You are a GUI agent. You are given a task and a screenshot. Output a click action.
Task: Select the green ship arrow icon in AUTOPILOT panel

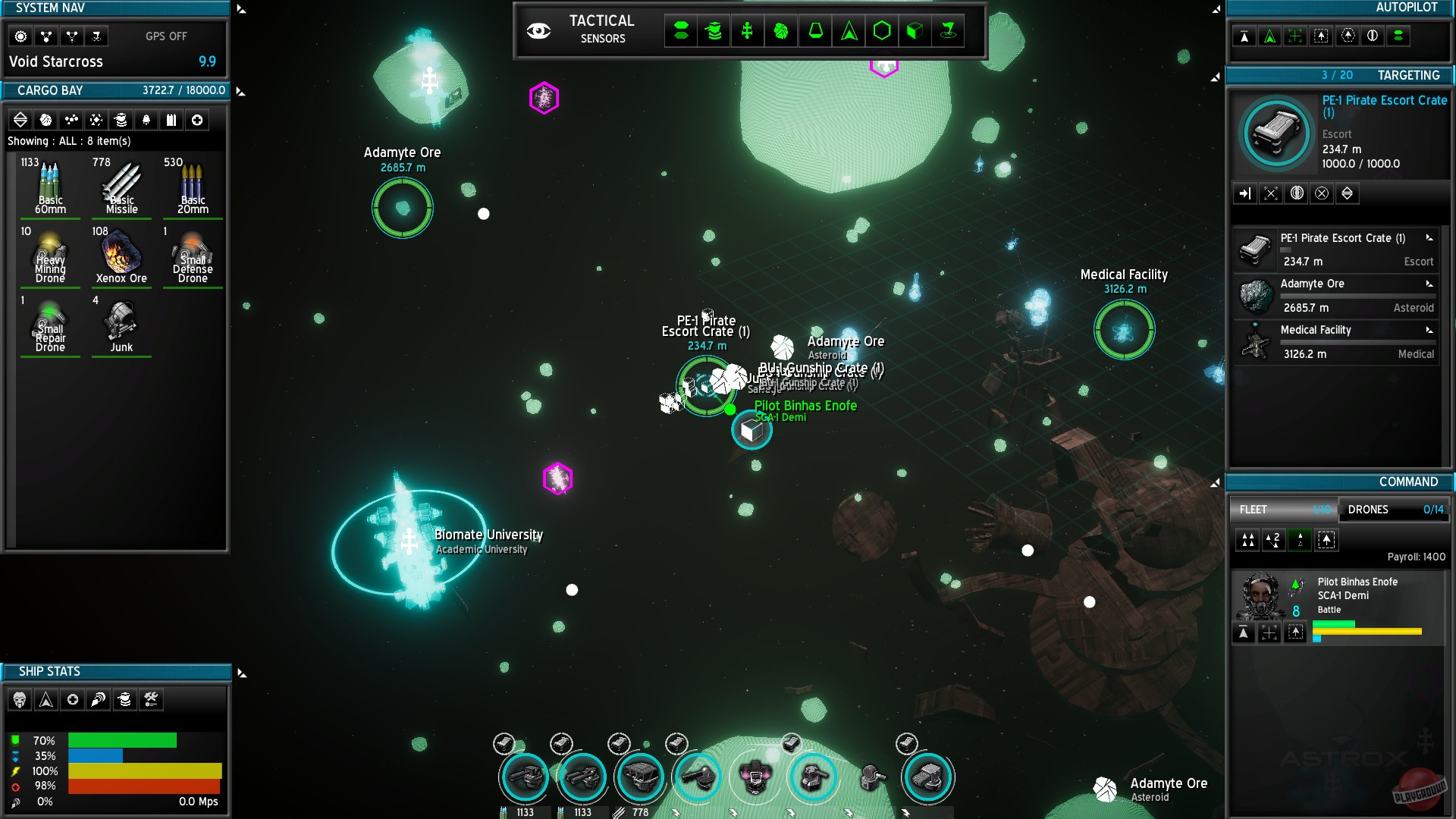[x=1270, y=36]
